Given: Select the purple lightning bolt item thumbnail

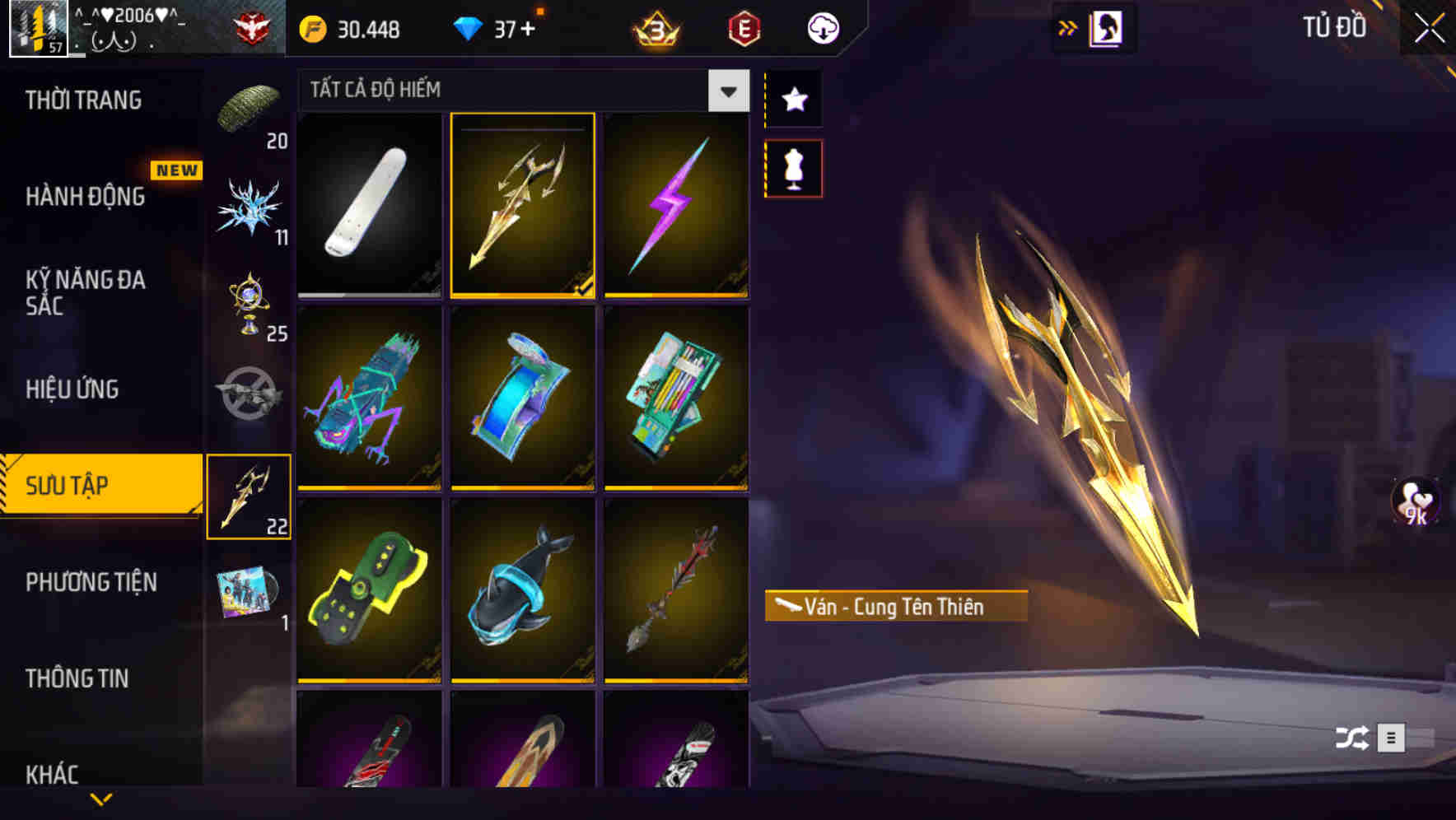Looking at the screenshot, I should point(677,205).
